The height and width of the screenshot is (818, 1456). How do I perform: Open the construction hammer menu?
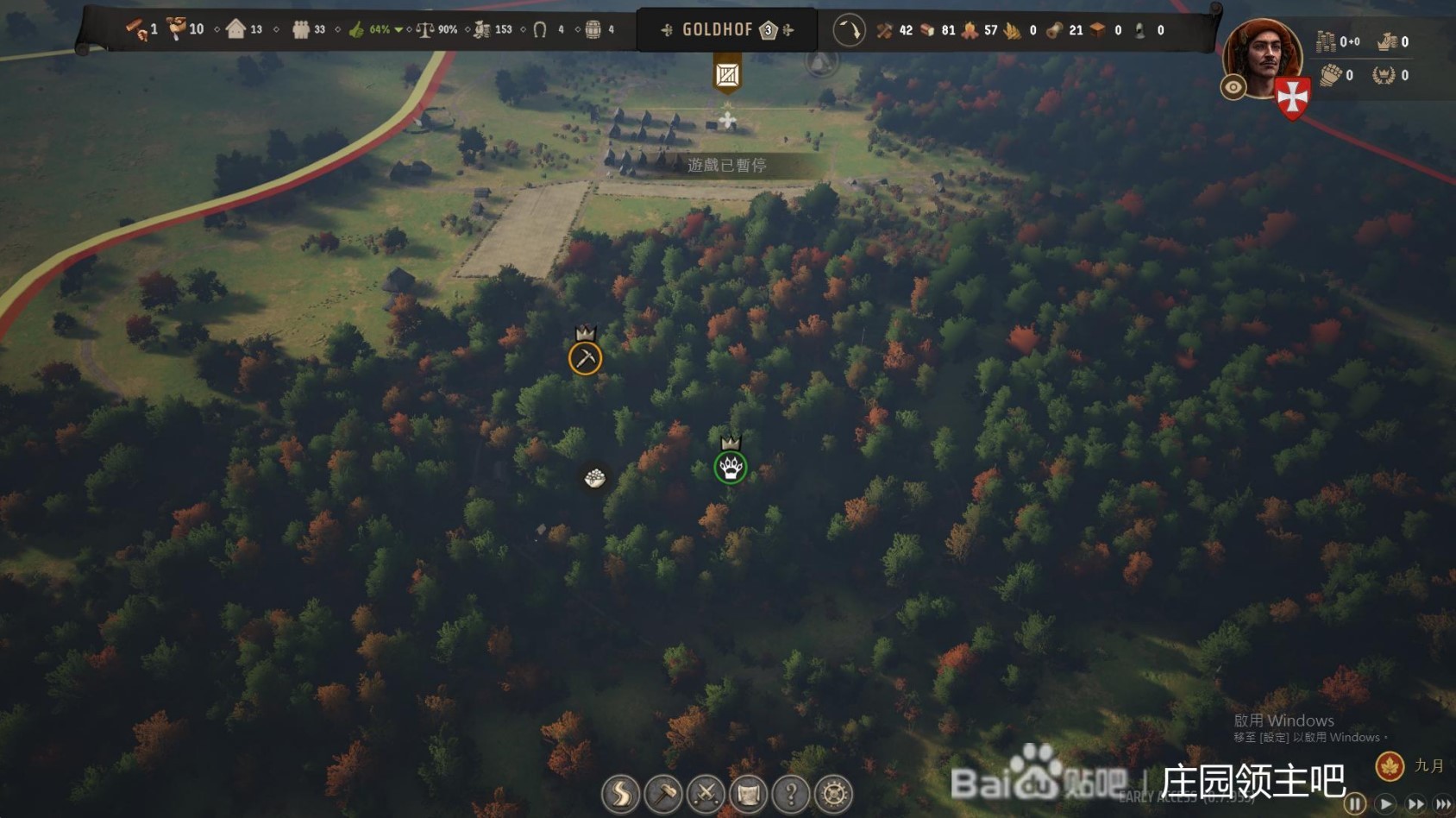(662, 794)
